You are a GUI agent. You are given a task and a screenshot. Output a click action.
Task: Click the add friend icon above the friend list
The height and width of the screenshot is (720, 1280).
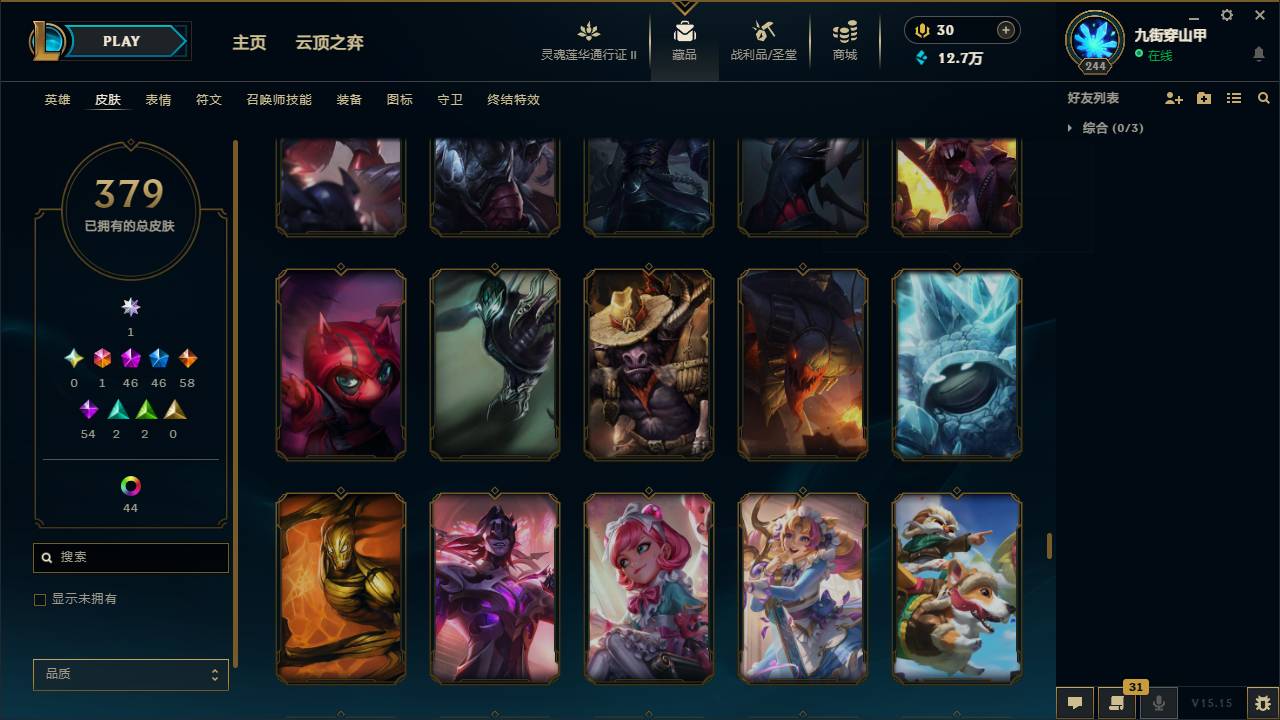[1172, 97]
